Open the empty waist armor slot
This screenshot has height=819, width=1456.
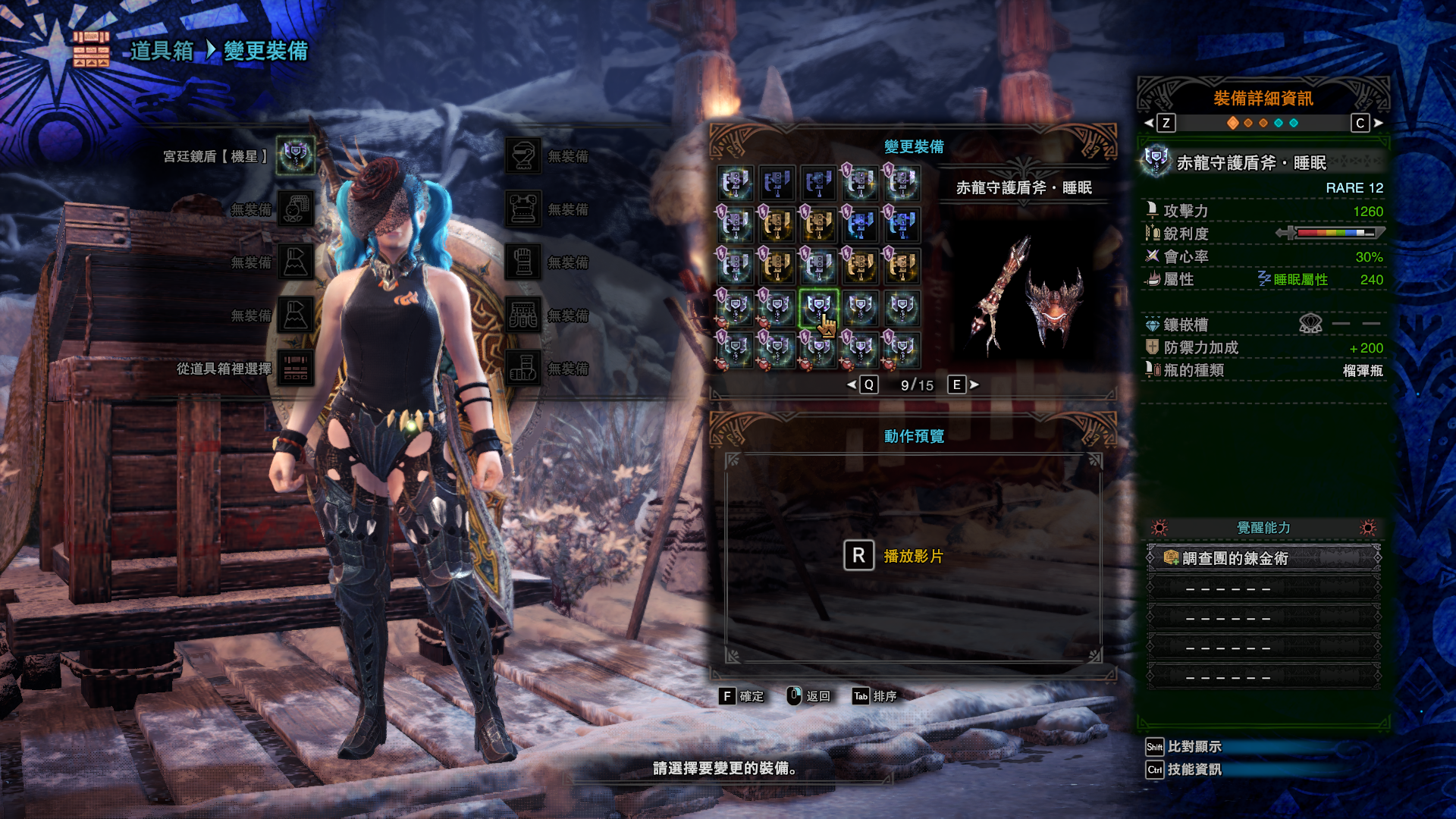pos(524,315)
